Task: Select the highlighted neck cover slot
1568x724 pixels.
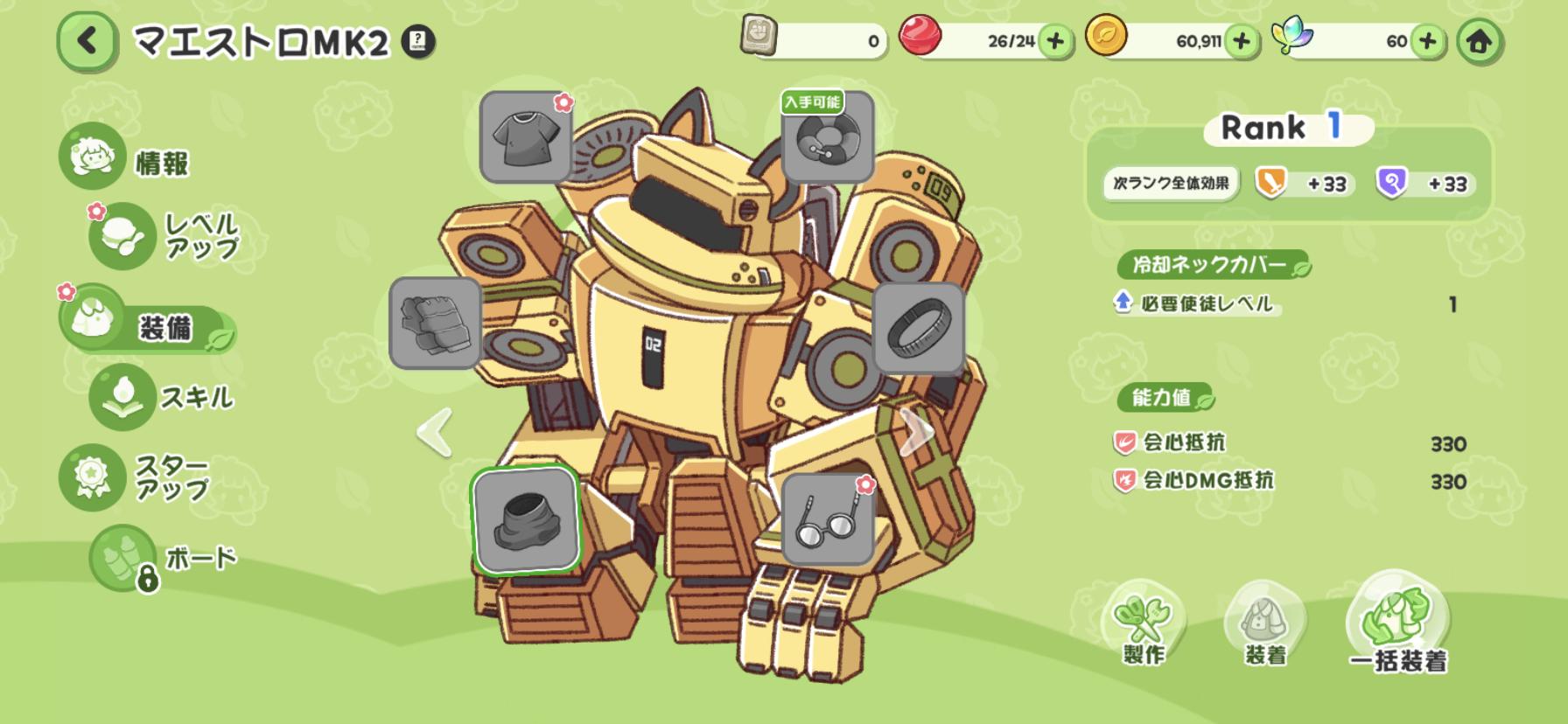Action: [x=525, y=519]
